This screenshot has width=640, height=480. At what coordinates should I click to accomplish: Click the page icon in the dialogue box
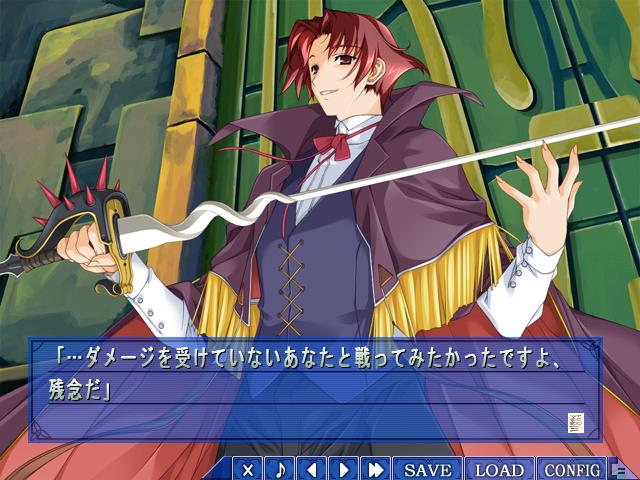tap(575, 422)
